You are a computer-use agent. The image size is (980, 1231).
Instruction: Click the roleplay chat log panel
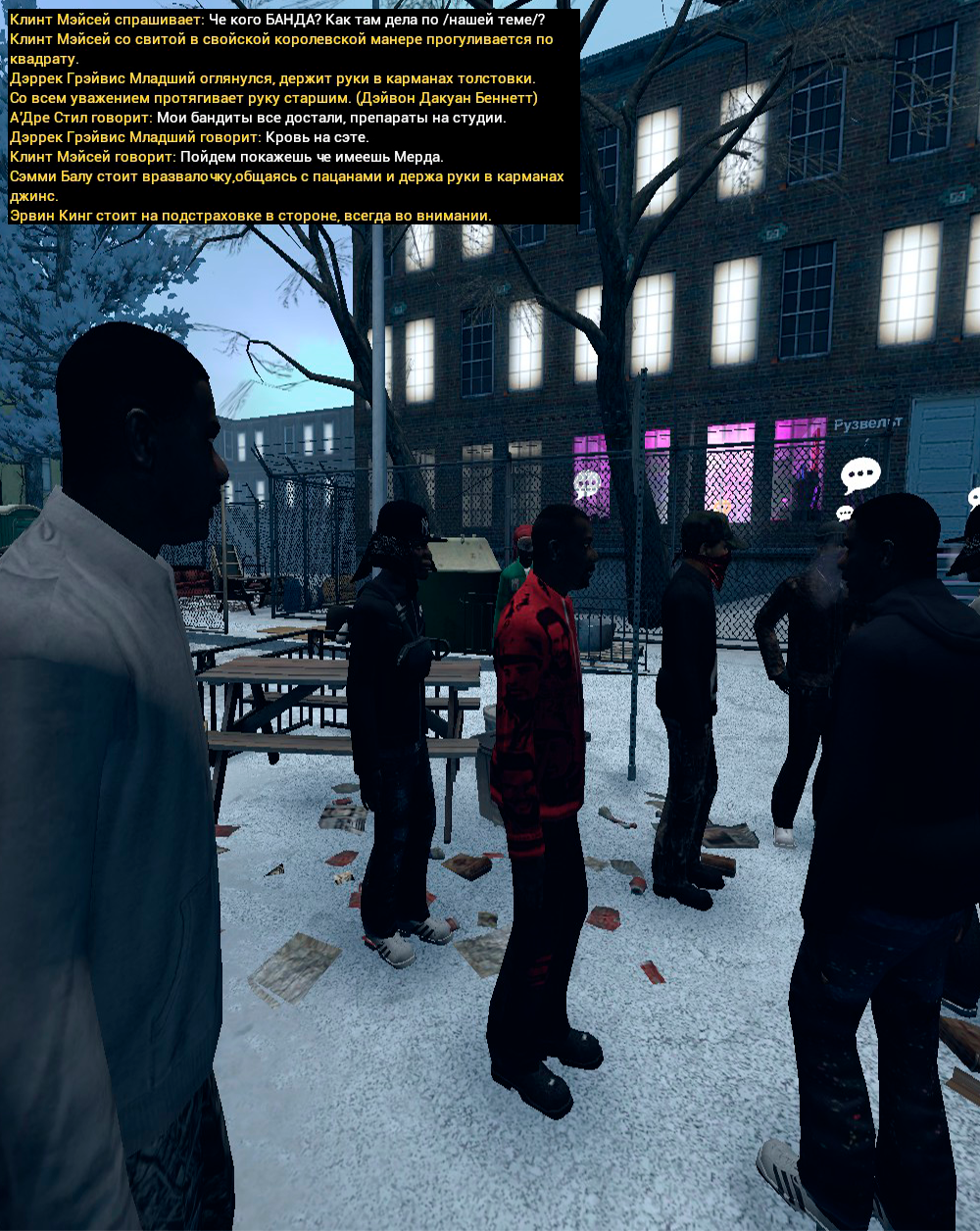pos(292,117)
